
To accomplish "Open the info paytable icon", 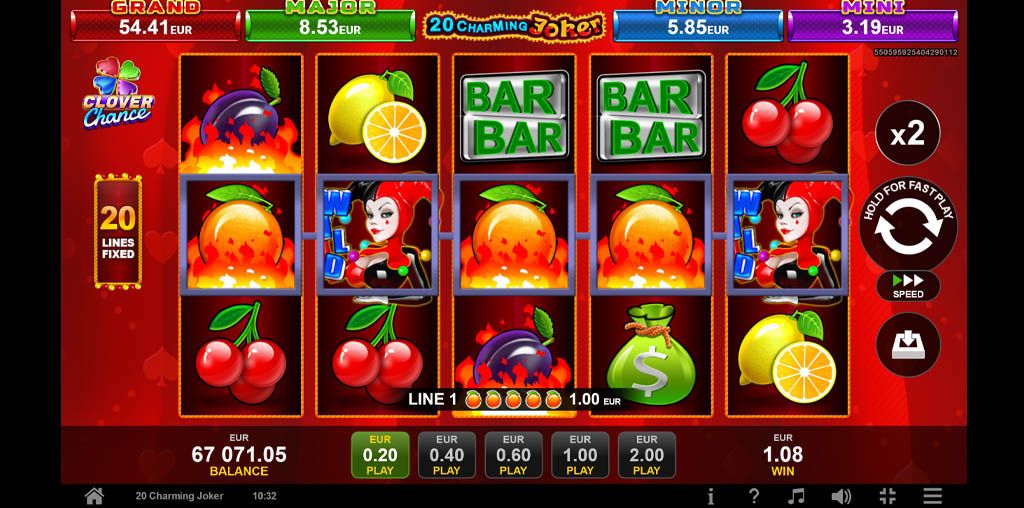I will (710, 496).
